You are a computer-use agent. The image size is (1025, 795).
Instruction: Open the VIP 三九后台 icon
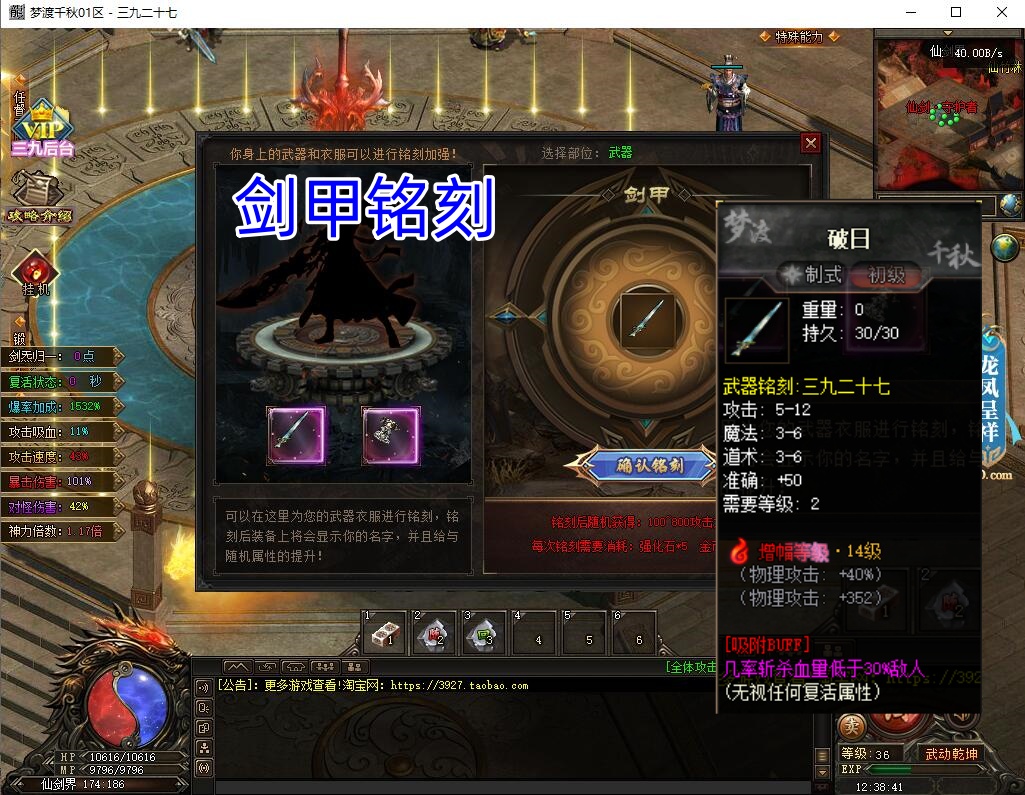42,128
